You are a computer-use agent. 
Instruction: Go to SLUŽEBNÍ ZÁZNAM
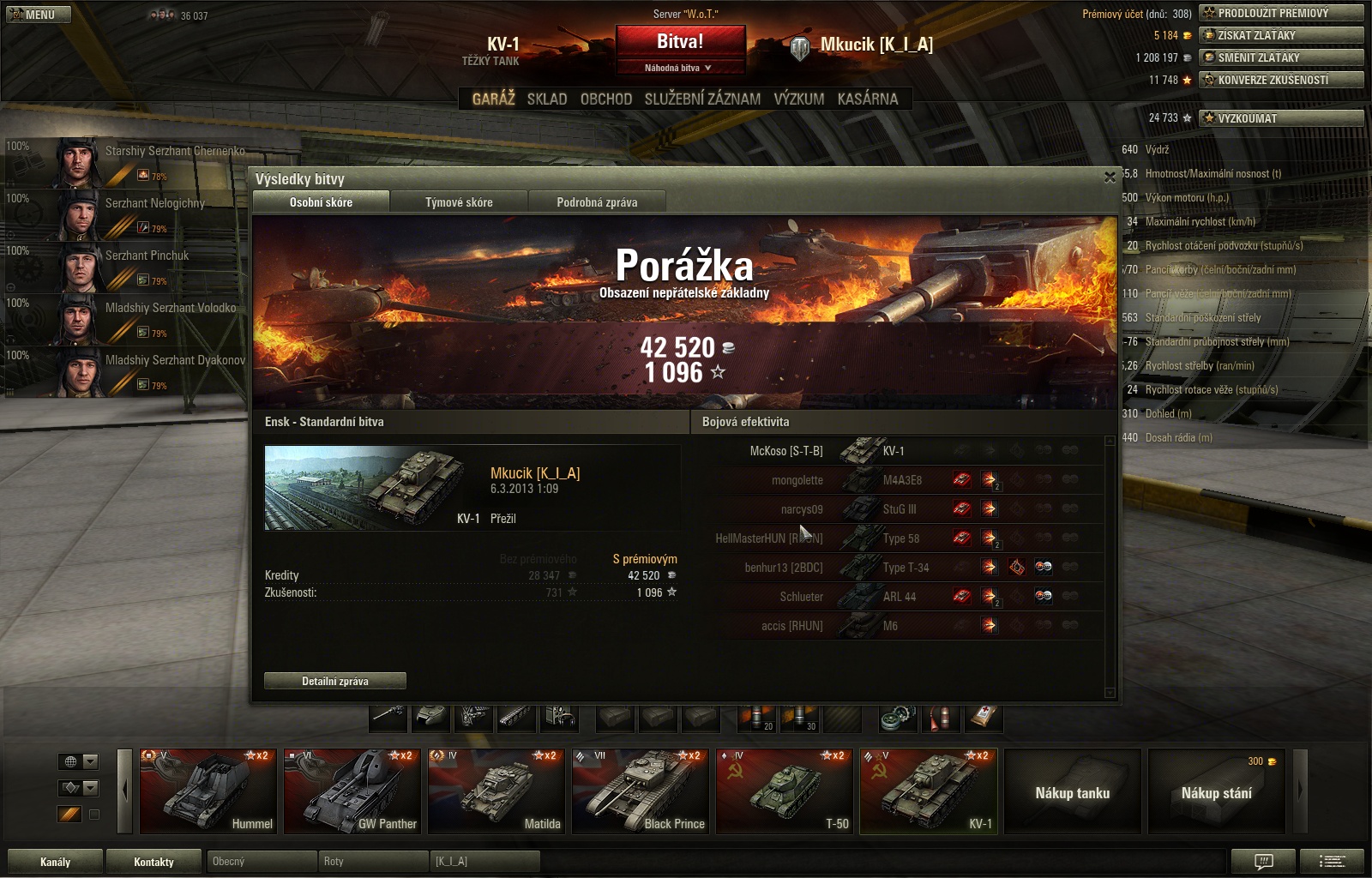(702, 99)
